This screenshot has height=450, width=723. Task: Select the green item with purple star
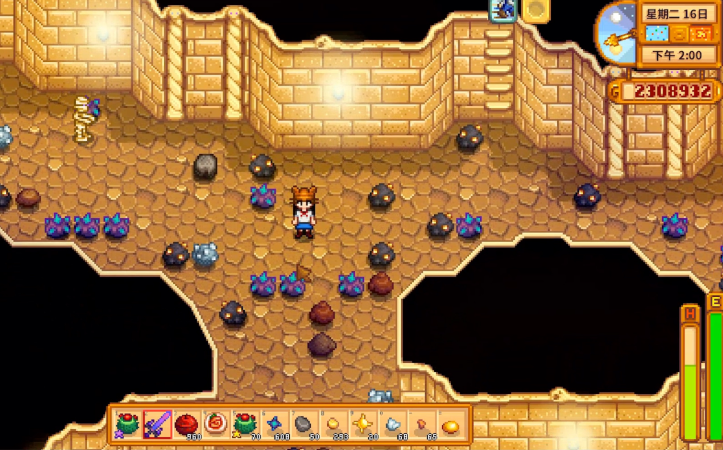pyautogui.click(x=128, y=425)
